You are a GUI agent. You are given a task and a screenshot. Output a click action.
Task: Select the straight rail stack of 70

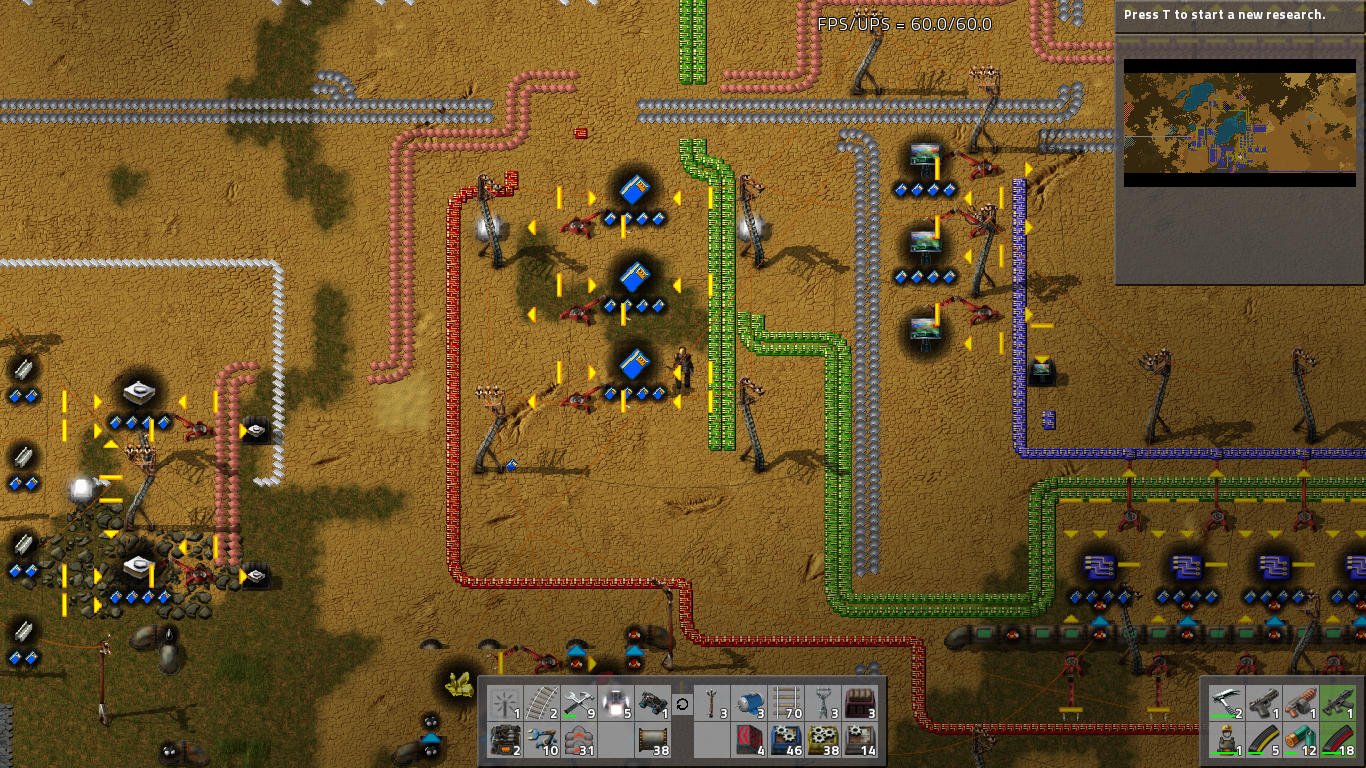(785, 703)
